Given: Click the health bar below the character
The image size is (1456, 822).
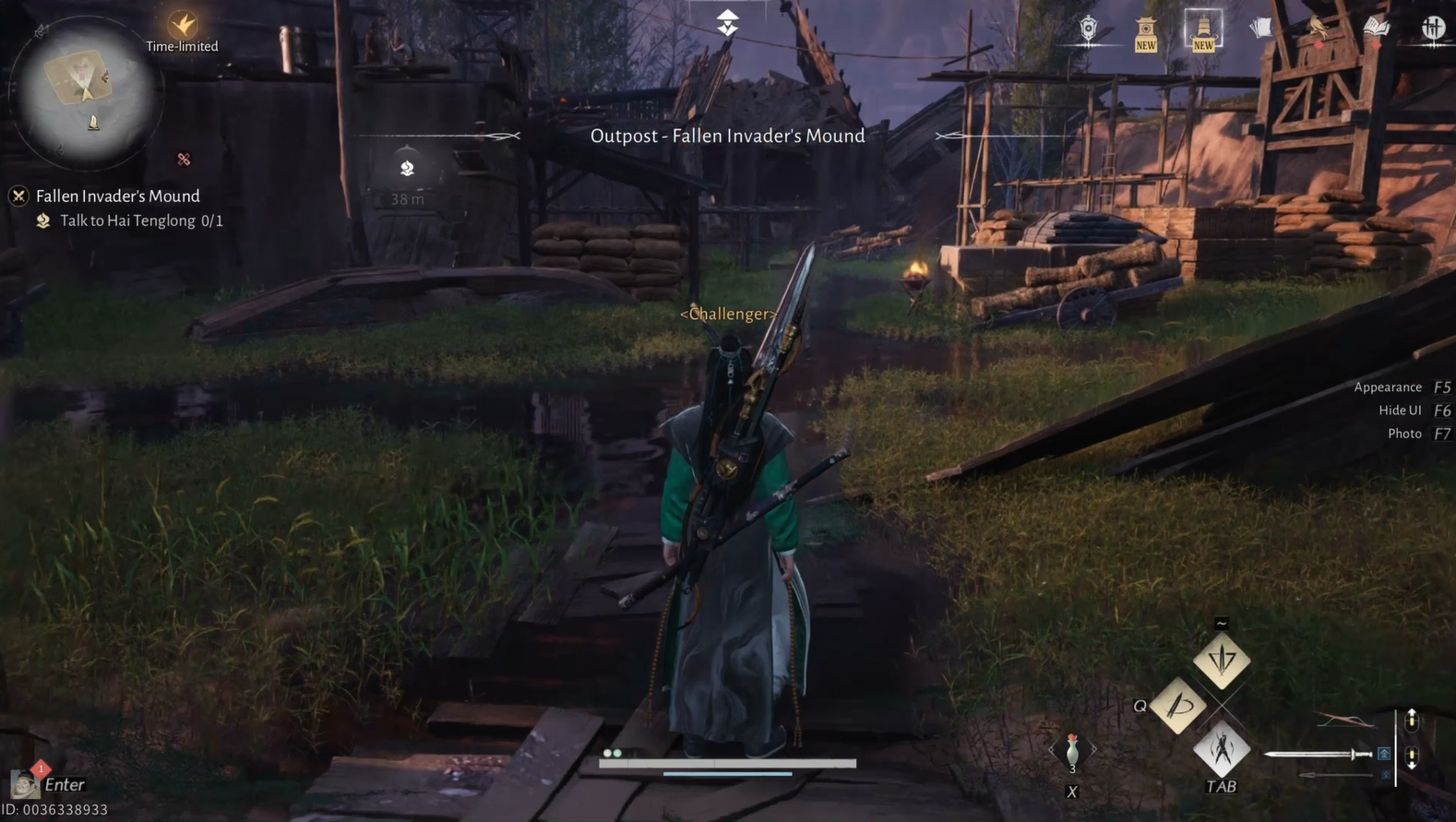Looking at the screenshot, I should pyautogui.click(x=729, y=763).
